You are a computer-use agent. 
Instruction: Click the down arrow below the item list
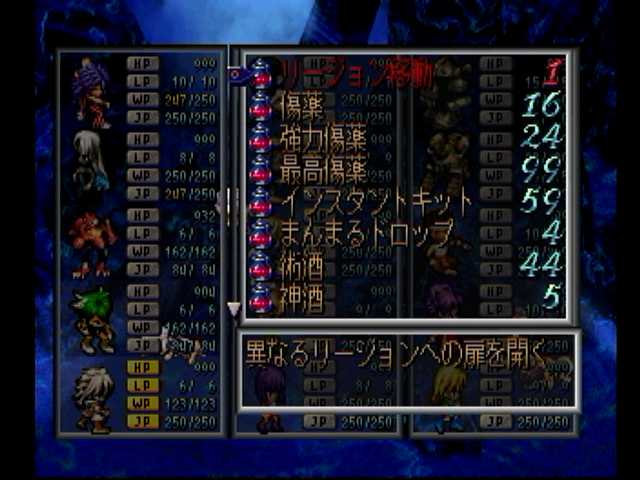point(234,310)
